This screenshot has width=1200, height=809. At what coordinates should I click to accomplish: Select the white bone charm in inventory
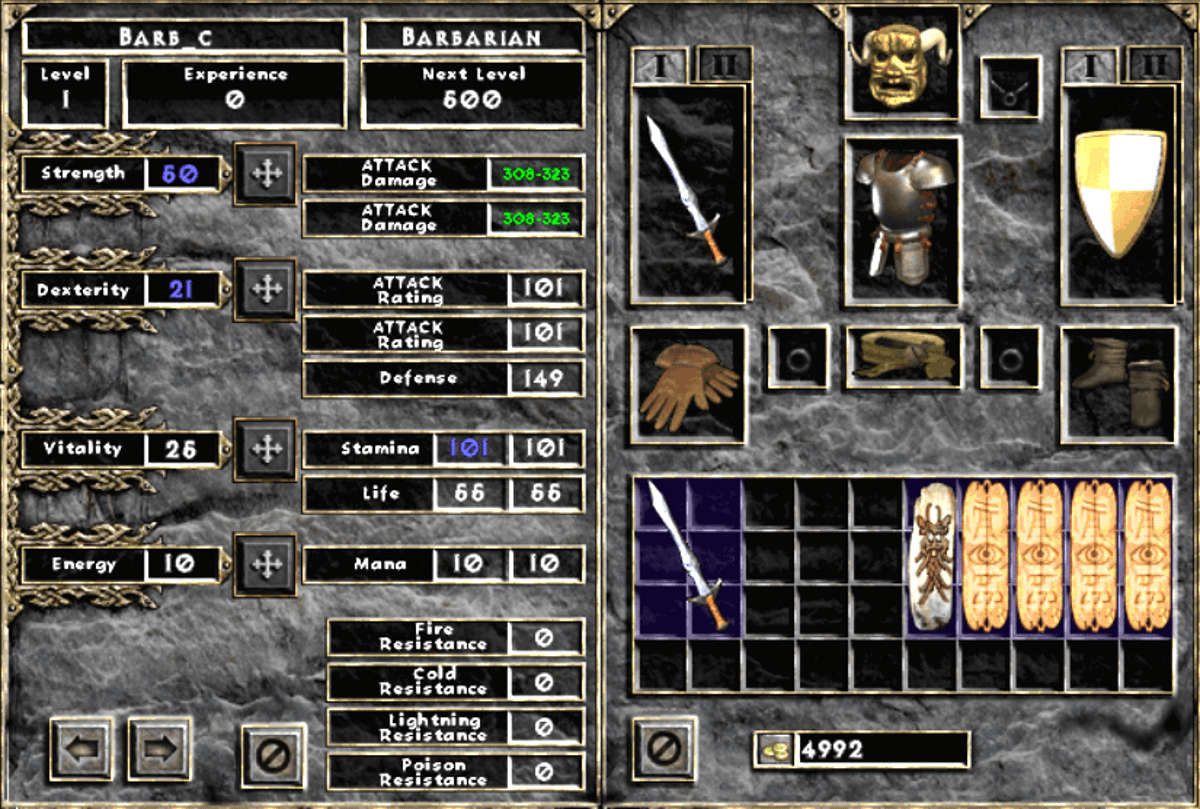point(932,557)
